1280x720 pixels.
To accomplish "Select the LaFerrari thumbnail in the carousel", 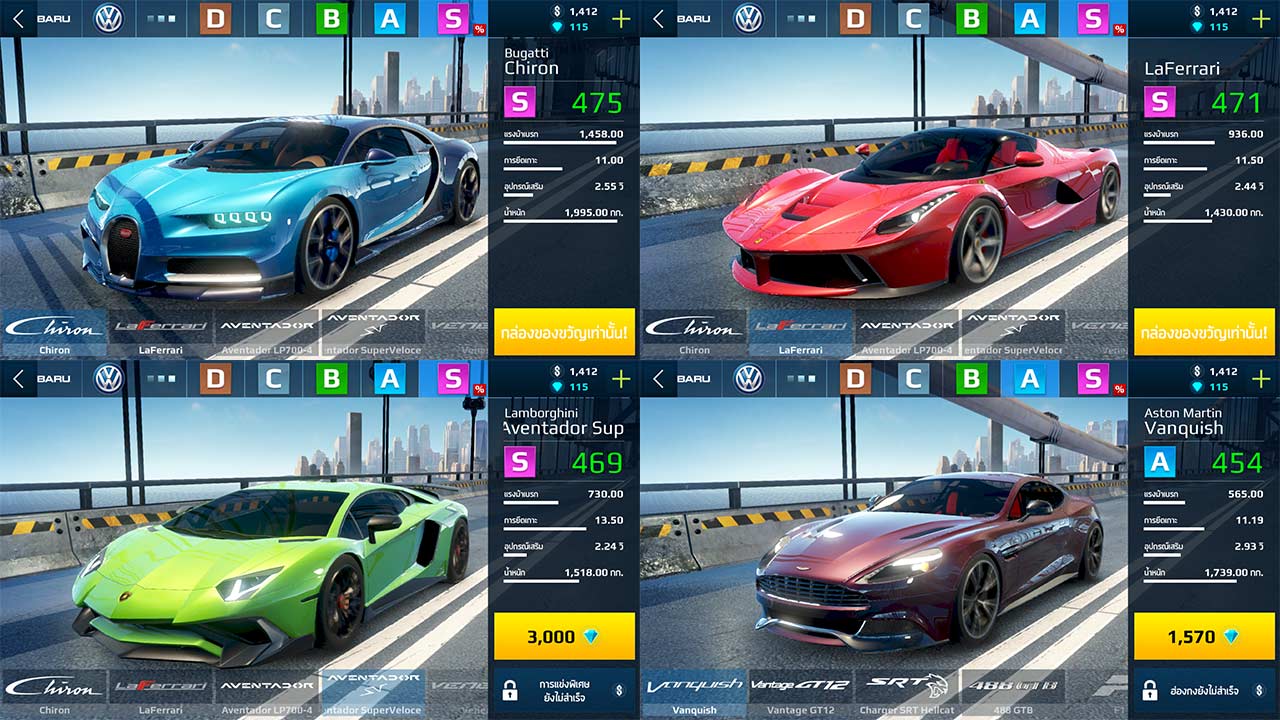I will 160,332.
